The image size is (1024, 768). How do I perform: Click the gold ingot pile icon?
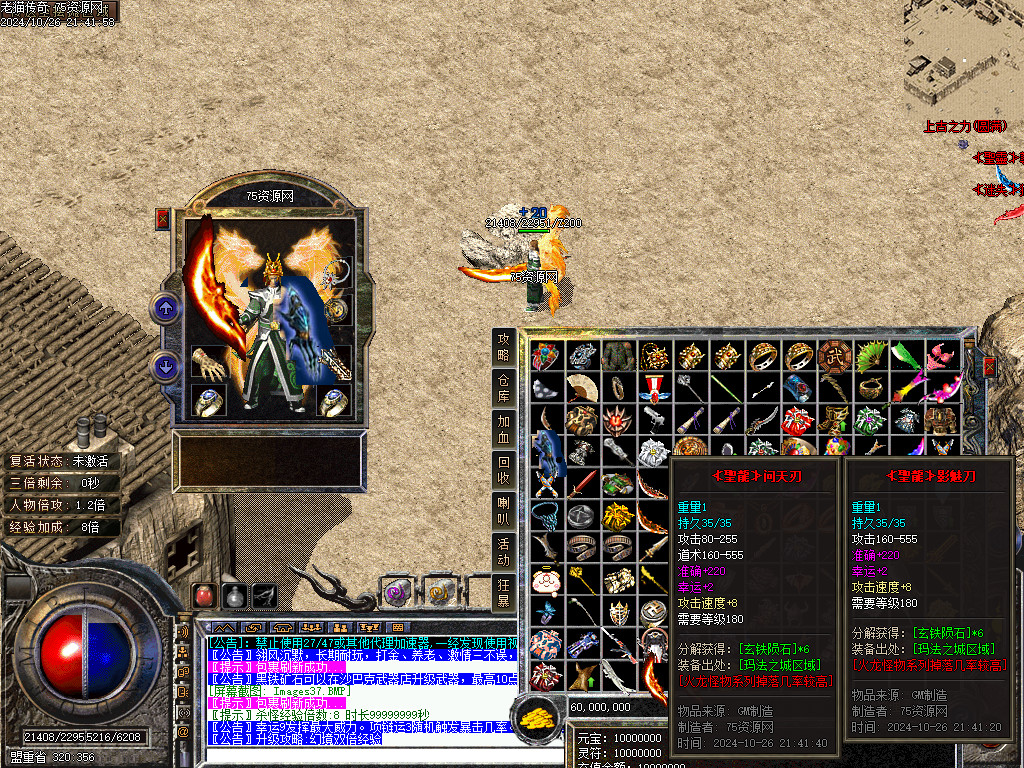click(540, 716)
